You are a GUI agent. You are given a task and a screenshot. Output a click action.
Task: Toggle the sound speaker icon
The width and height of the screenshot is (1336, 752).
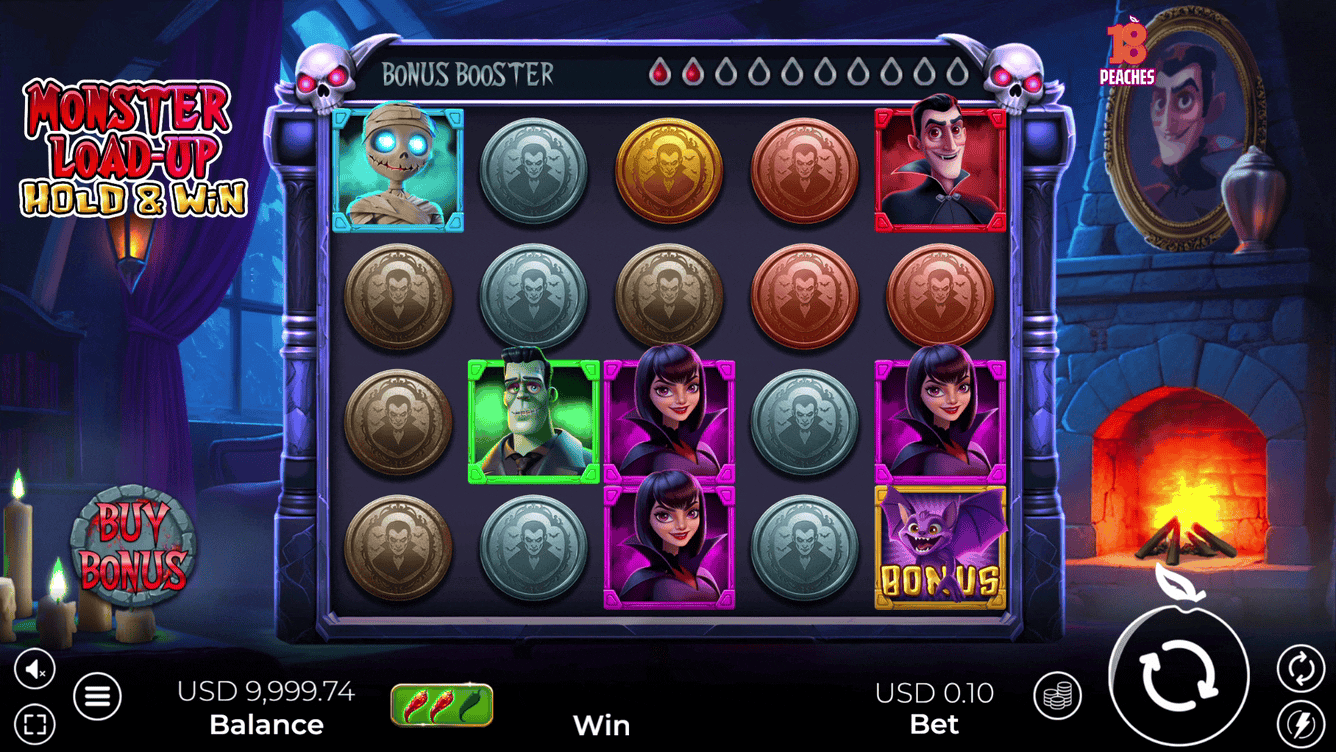coord(35,669)
